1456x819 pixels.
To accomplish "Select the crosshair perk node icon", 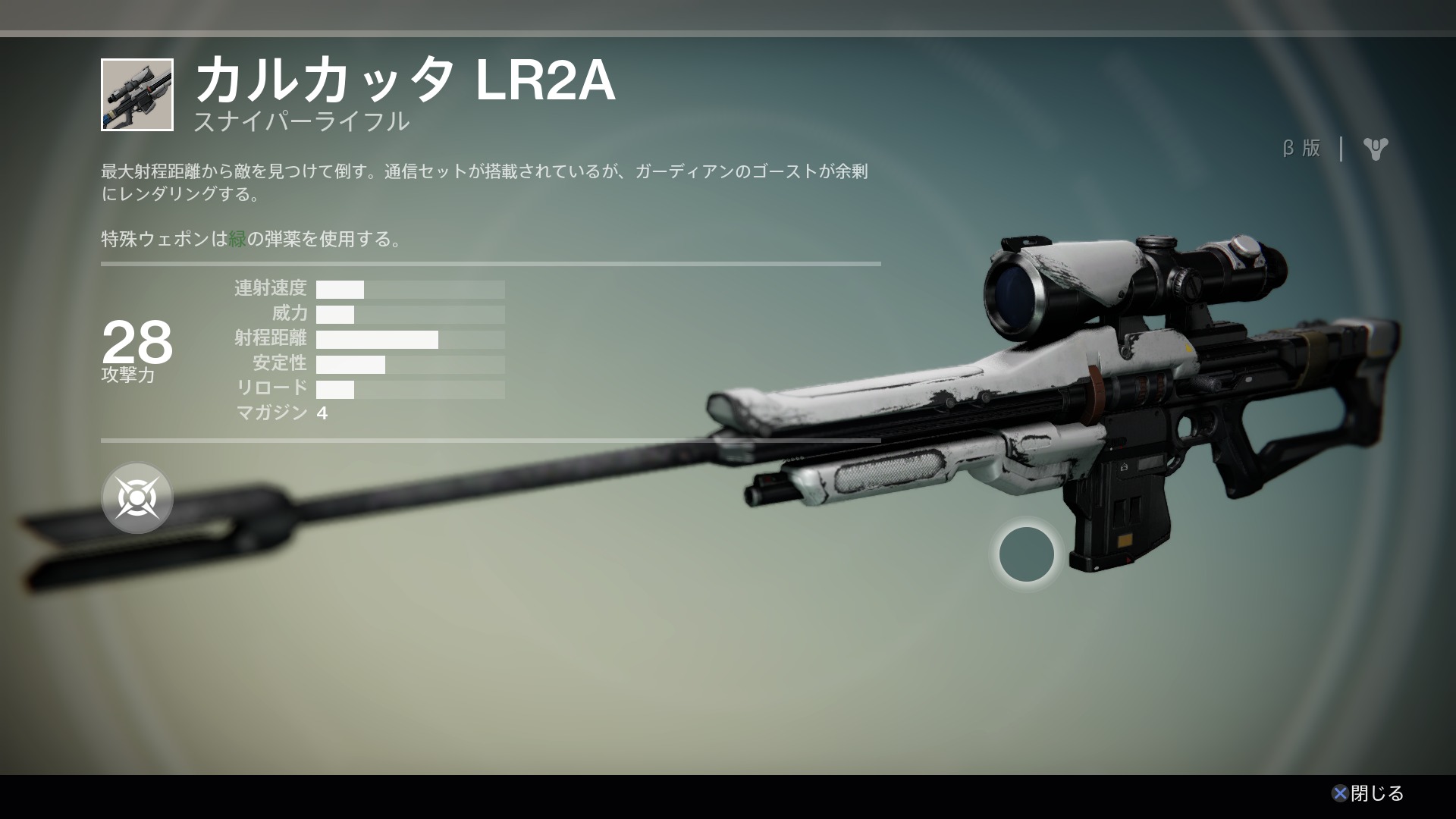I will click(137, 498).
